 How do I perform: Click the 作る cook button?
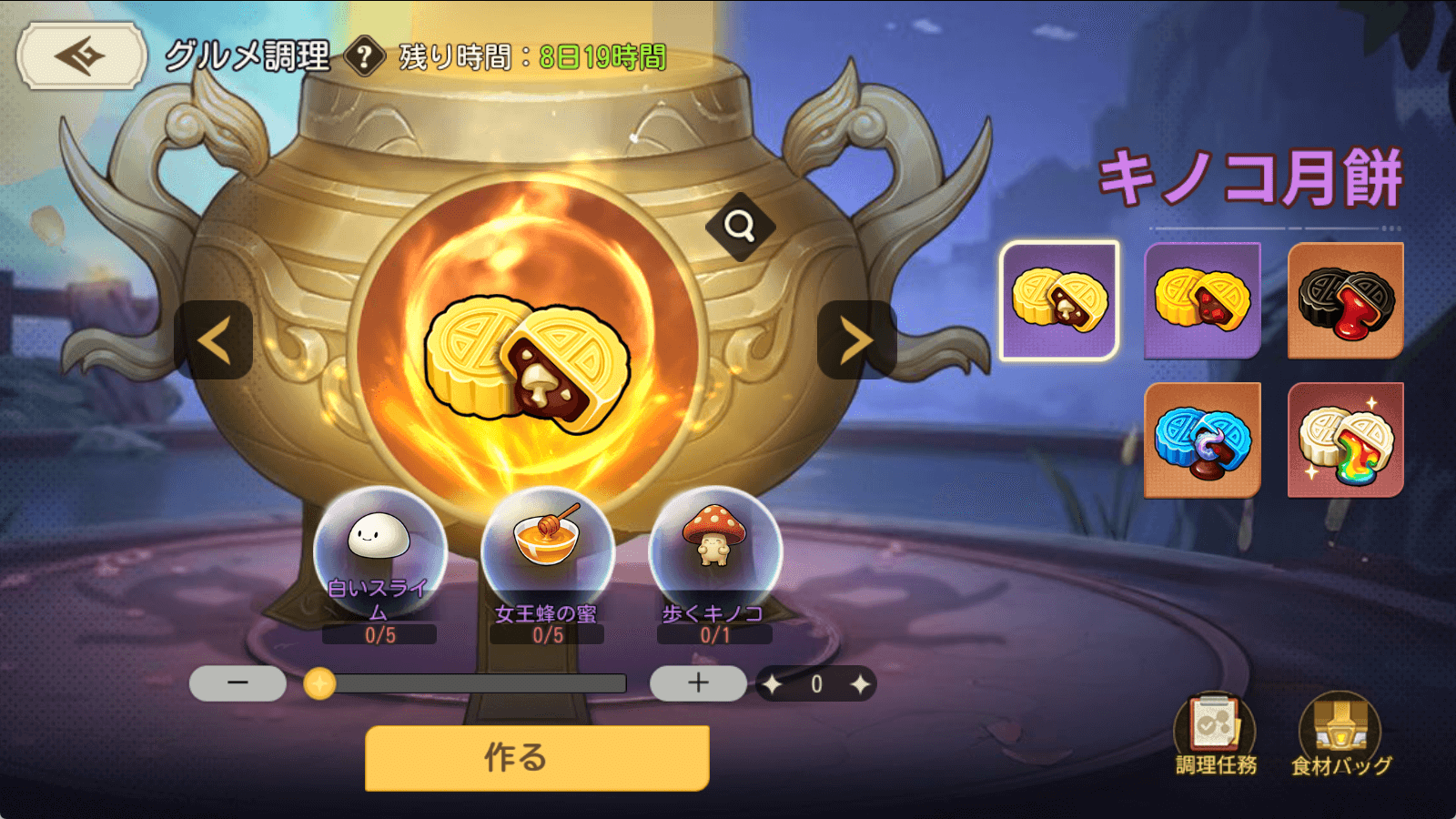click(537, 758)
